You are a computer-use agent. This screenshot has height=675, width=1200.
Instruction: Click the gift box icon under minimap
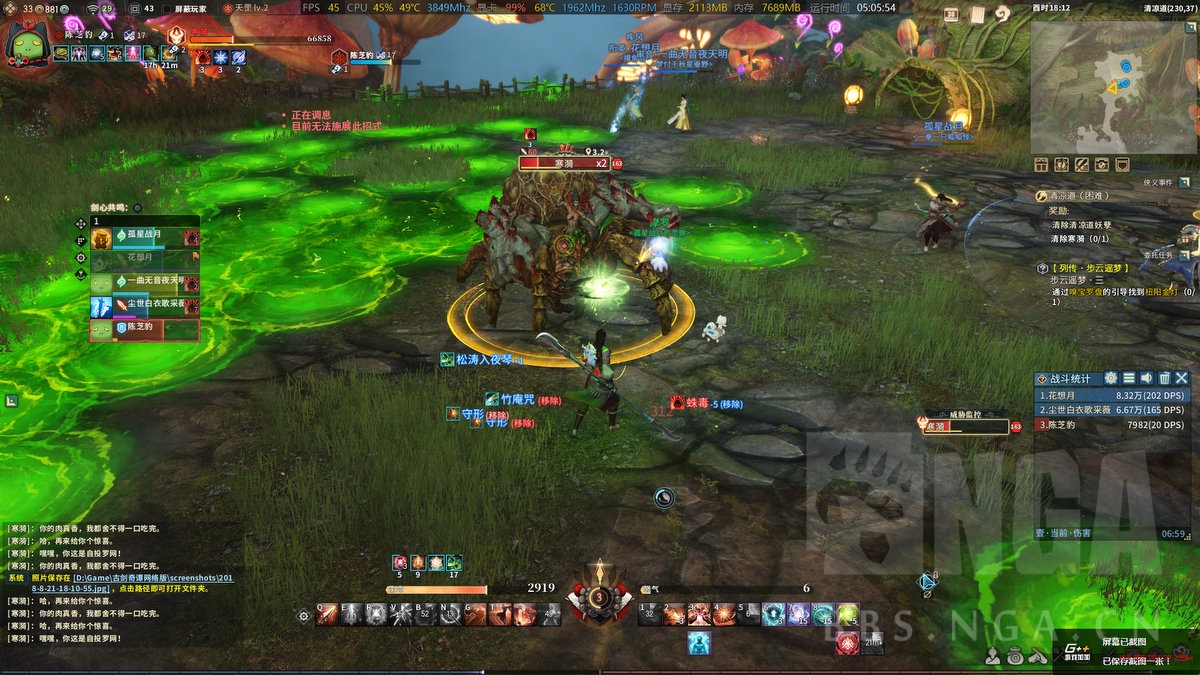(x=1041, y=164)
